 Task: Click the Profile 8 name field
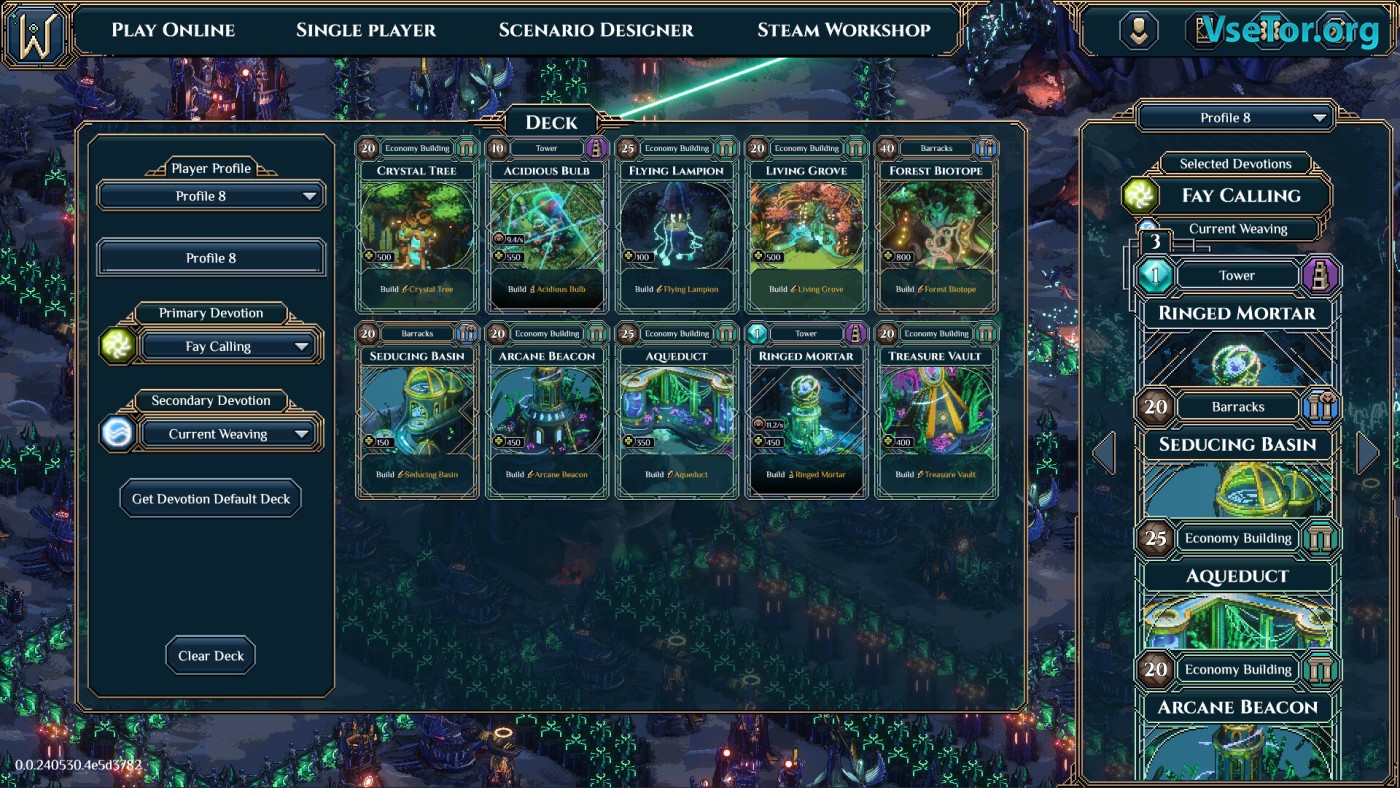211,258
